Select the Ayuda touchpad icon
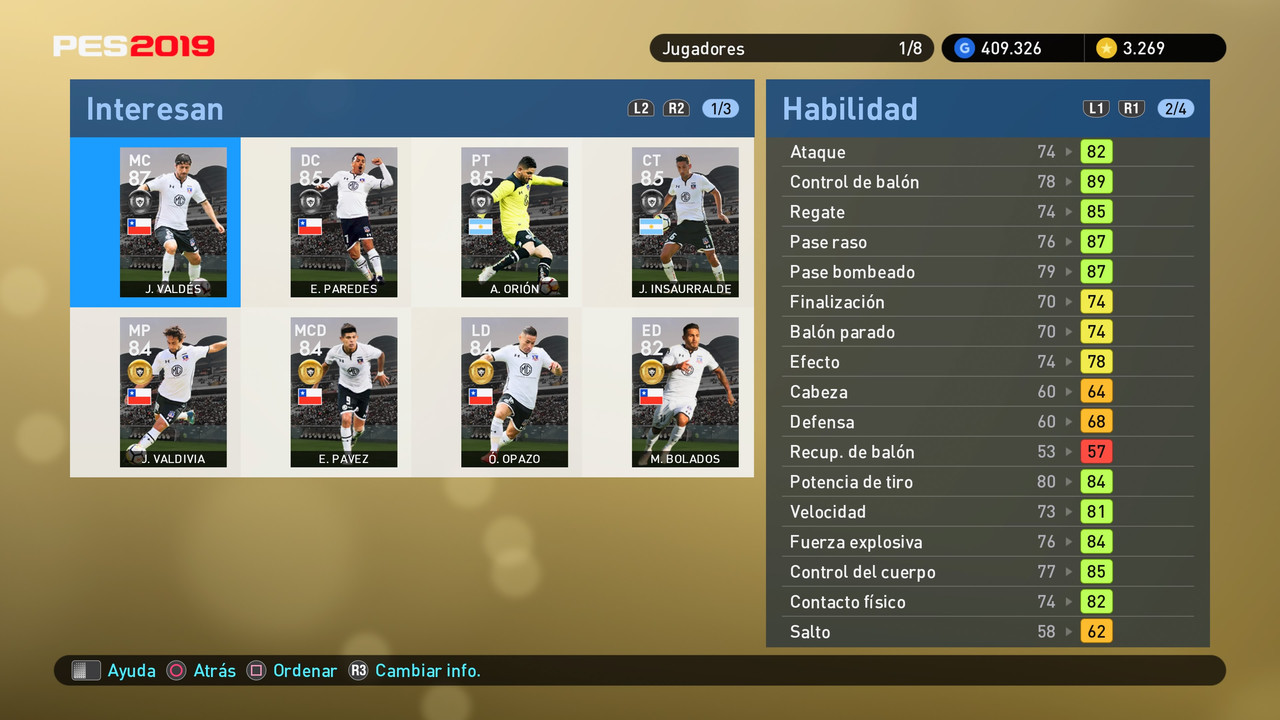The image size is (1280, 720). (87, 670)
